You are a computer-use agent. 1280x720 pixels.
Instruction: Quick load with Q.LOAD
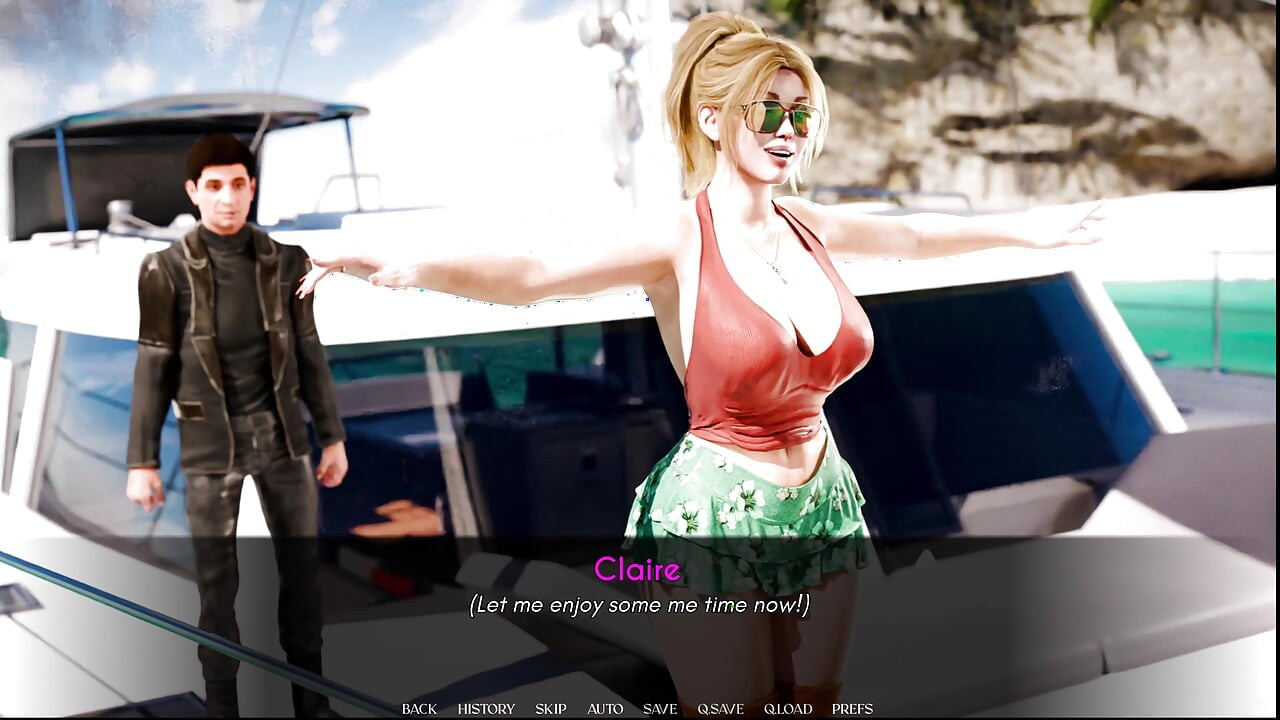click(788, 709)
